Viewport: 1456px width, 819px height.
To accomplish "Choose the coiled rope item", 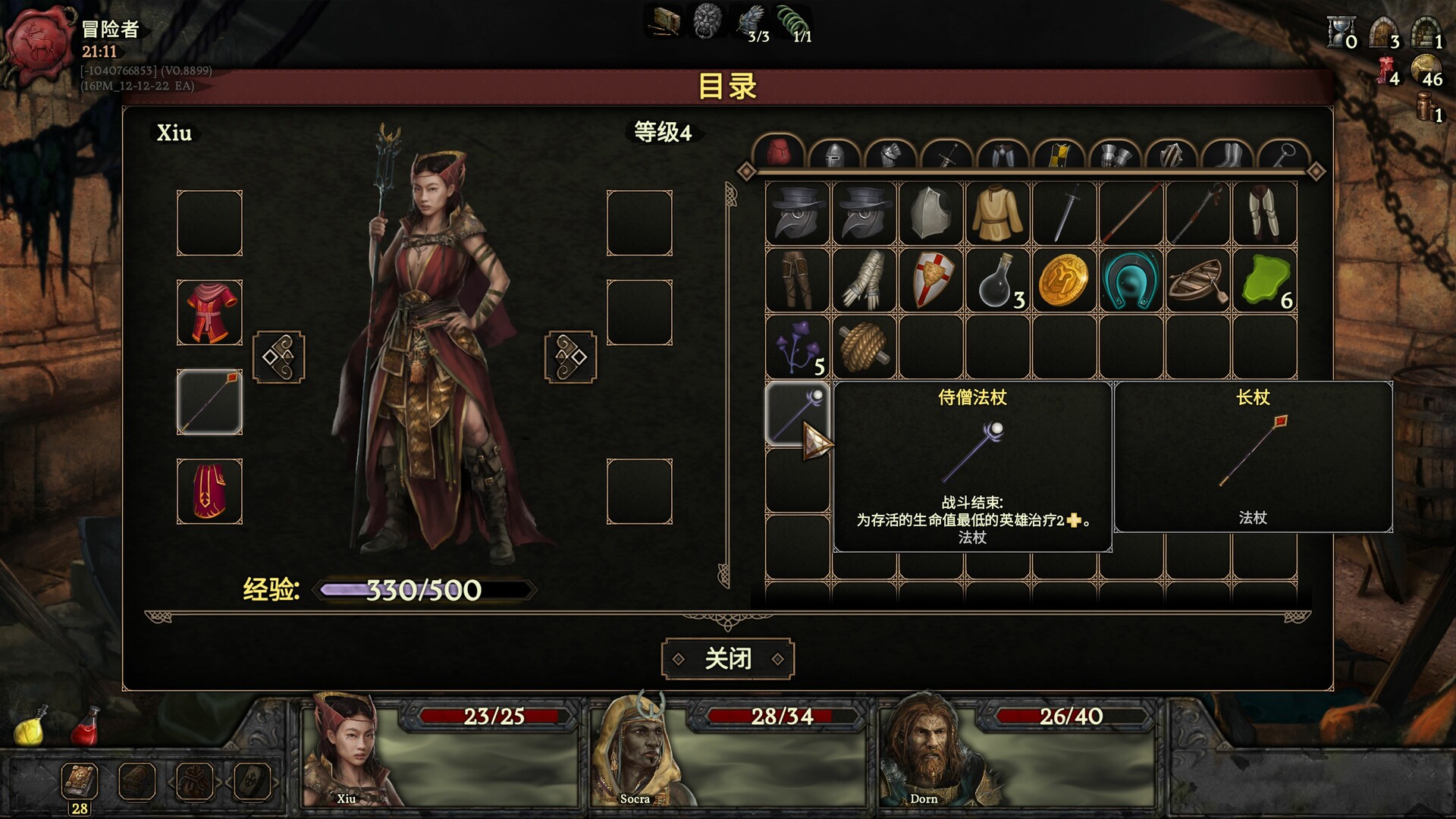I will pyautogui.click(x=864, y=347).
